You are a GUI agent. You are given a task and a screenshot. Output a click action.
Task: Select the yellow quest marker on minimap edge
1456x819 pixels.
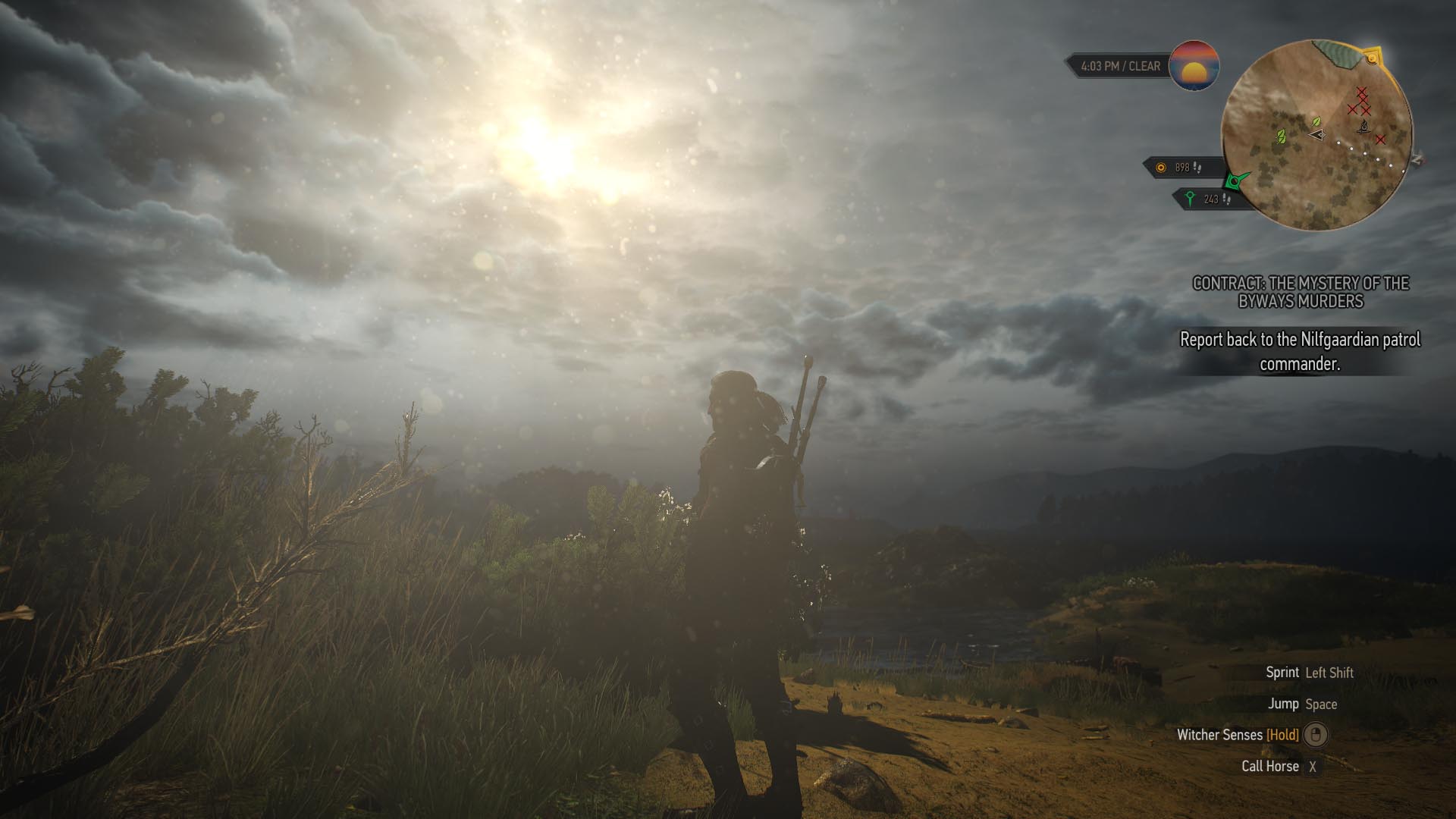click(x=1371, y=58)
